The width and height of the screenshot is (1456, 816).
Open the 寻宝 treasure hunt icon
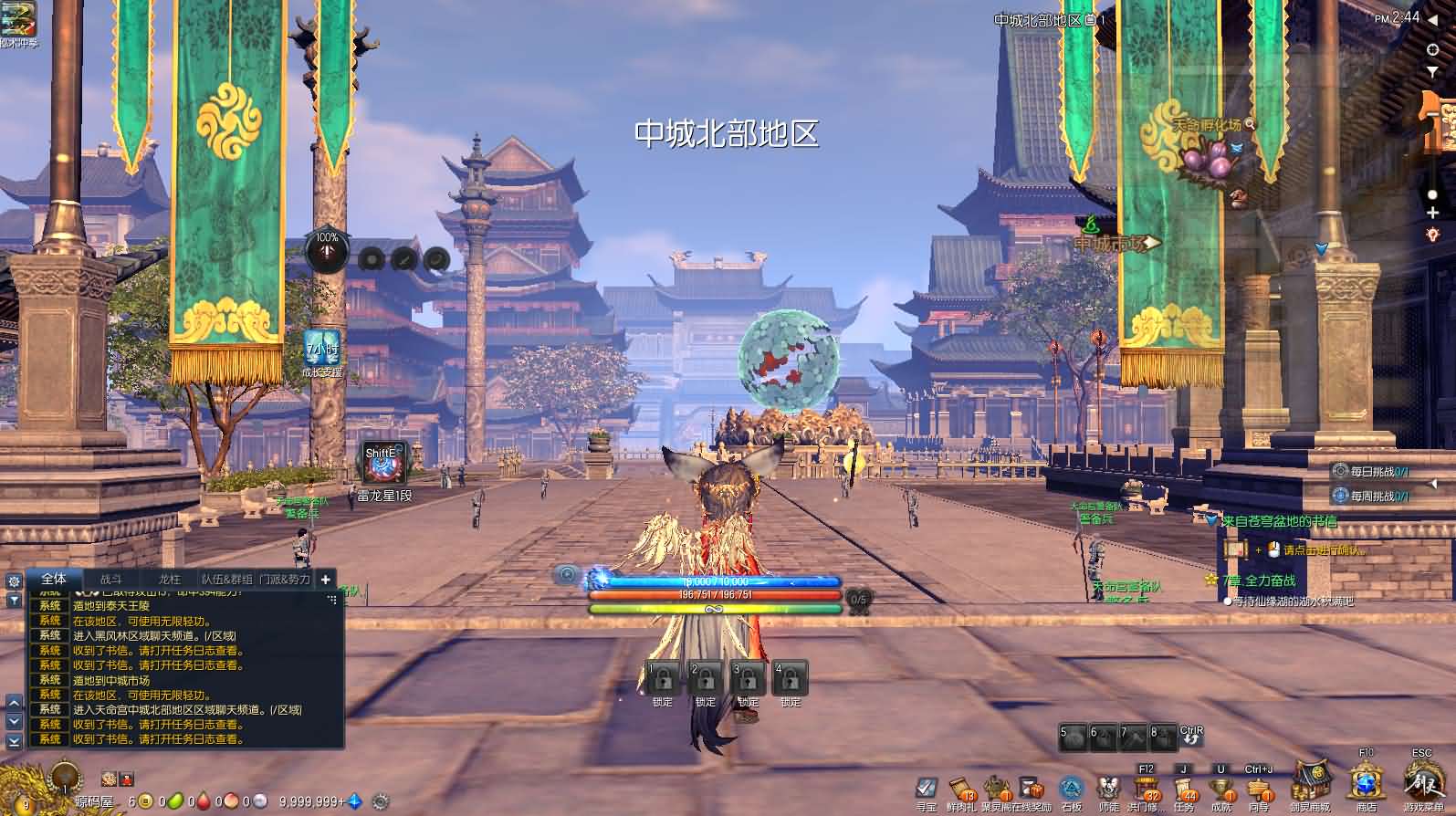(x=927, y=789)
